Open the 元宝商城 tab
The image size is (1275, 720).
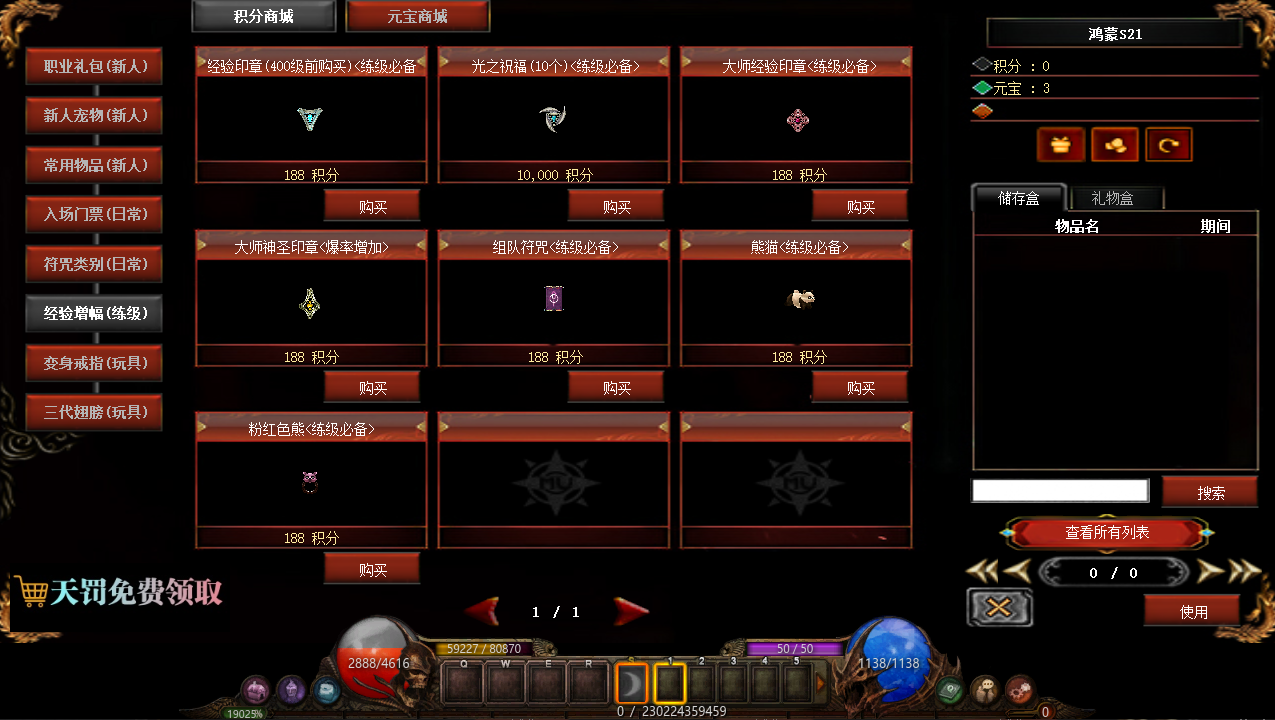(417, 17)
